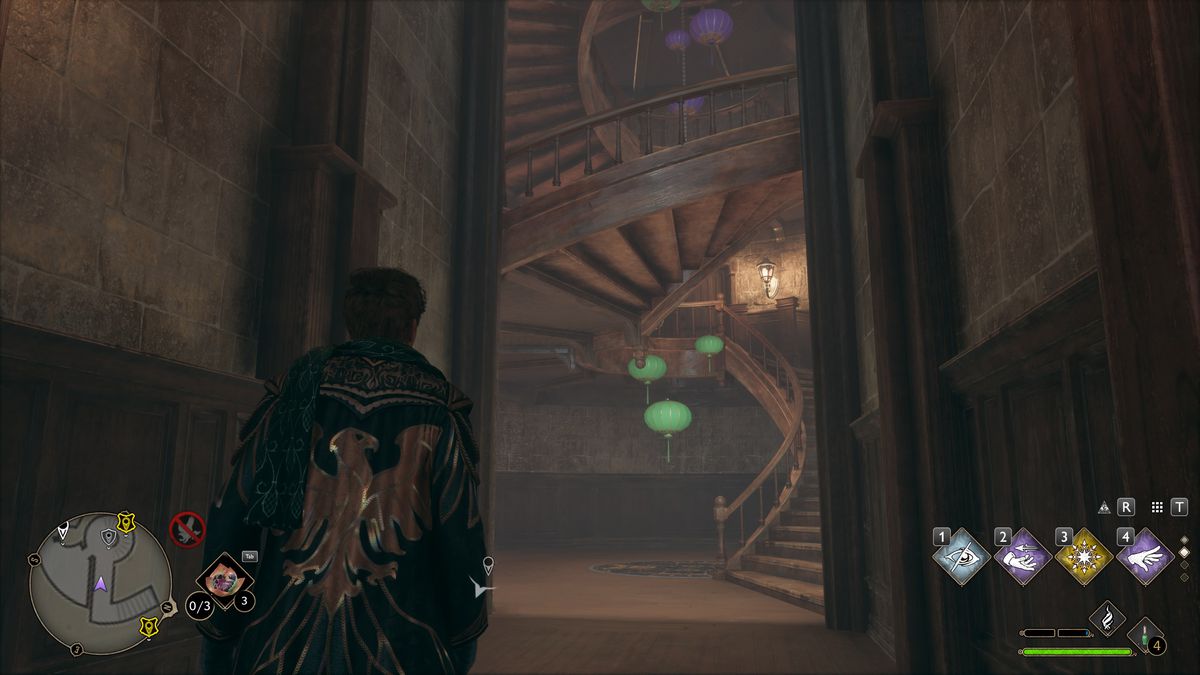Click the white flame ancient magic icon
This screenshot has height=675, width=1200.
pyautogui.click(x=1107, y=618)
